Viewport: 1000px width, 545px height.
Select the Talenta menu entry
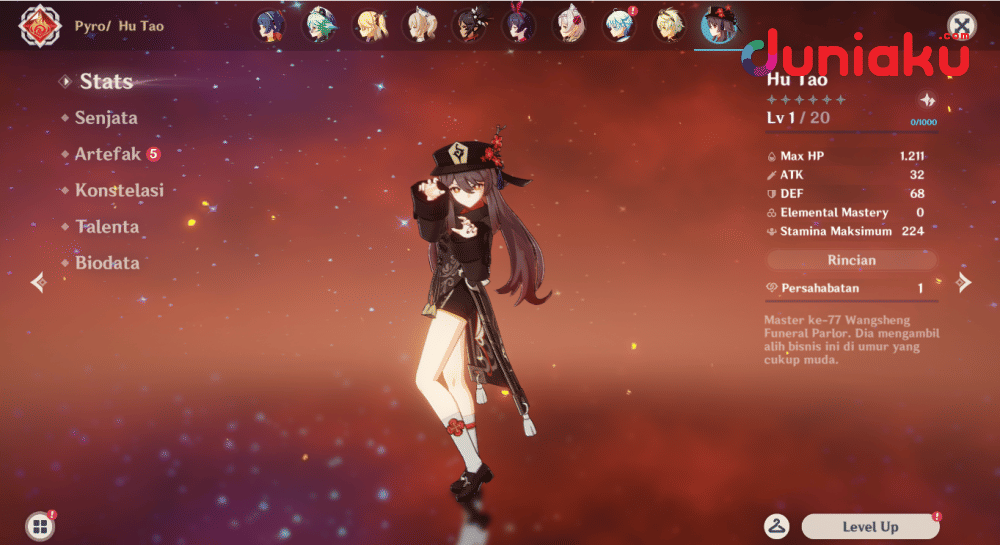tap(106, 227)
